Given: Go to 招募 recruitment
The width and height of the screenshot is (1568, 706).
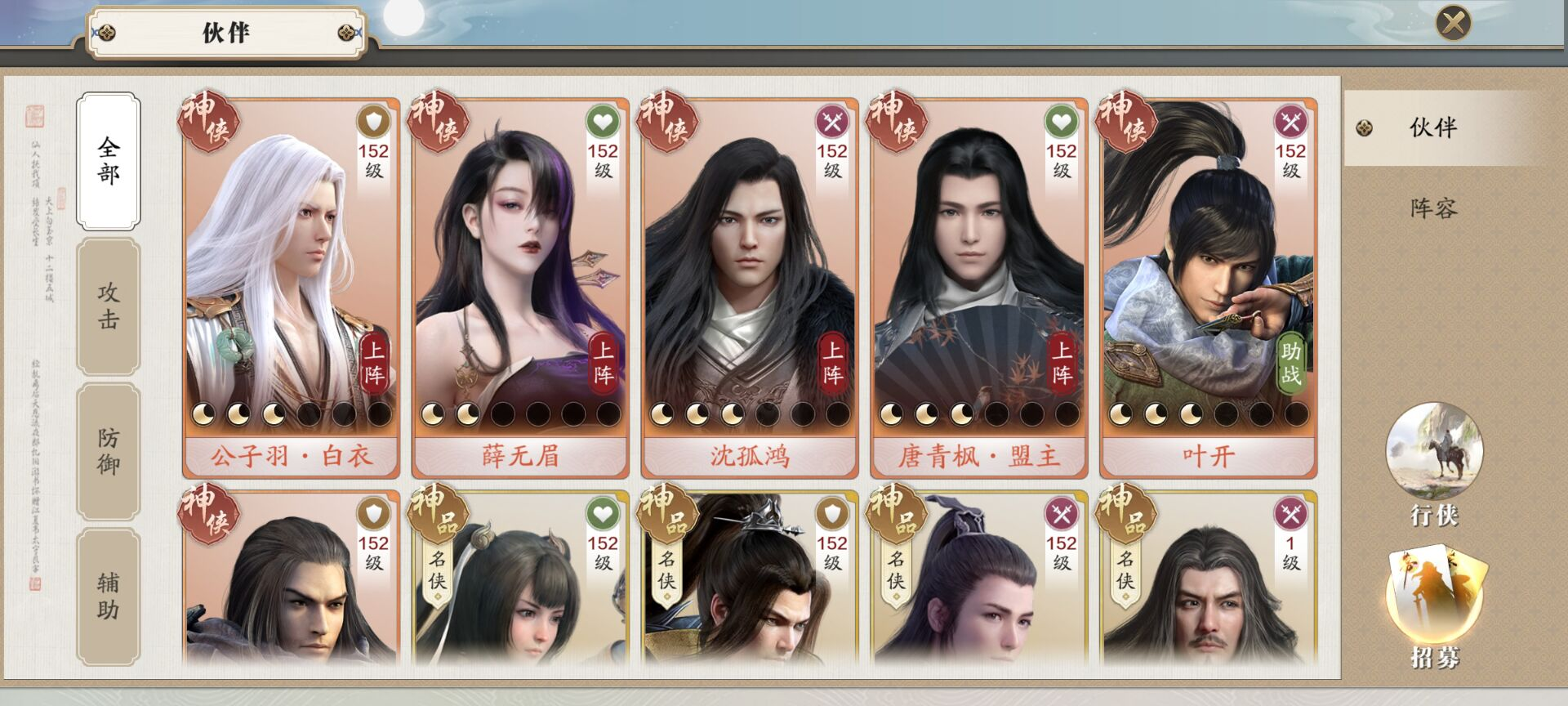Looking at the screenshot, I should tap(1434, 609).
